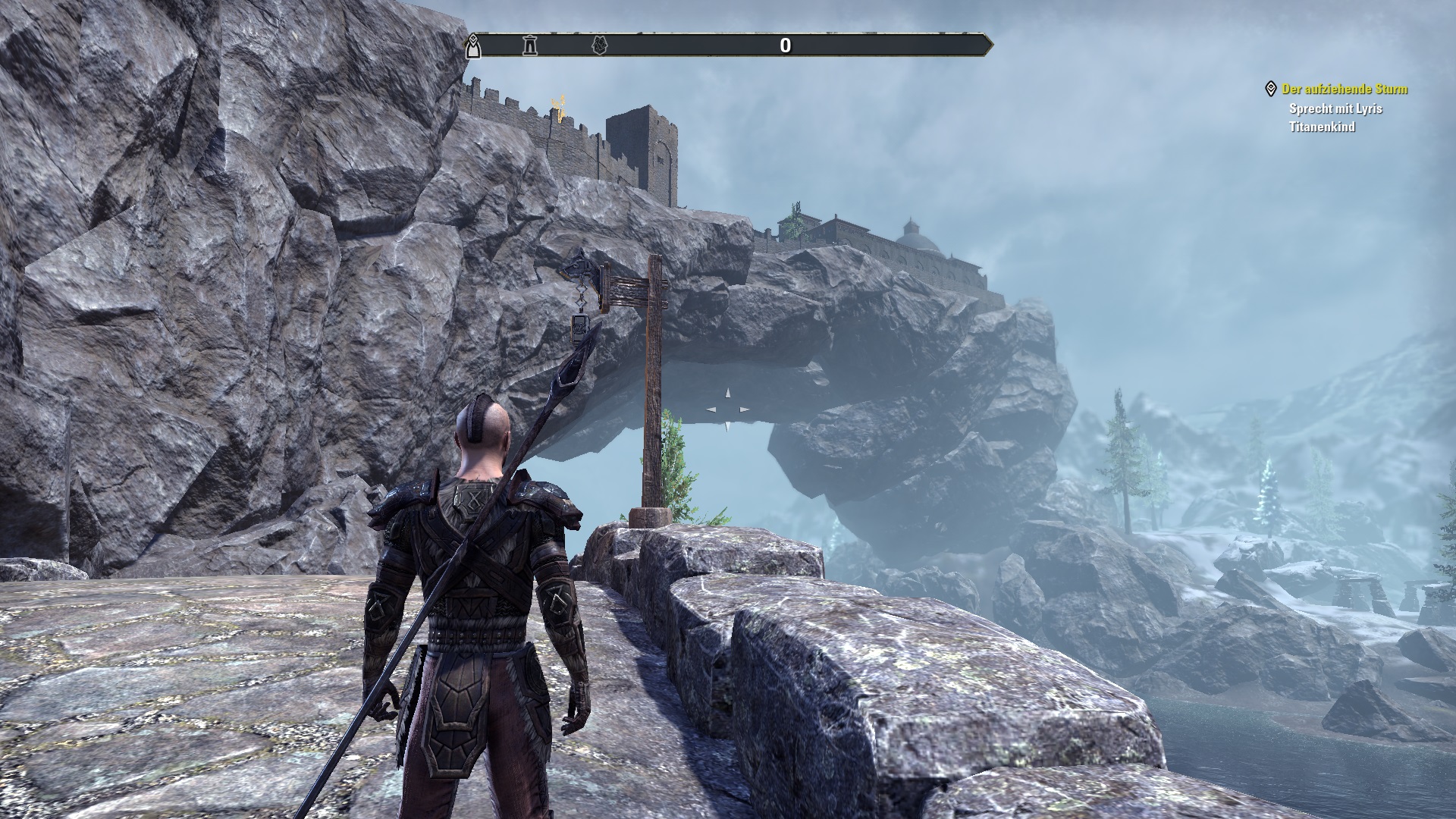Open the quest 'Der aufziehende Sturm'
1456x819 pixels.
coord(1345,89)
